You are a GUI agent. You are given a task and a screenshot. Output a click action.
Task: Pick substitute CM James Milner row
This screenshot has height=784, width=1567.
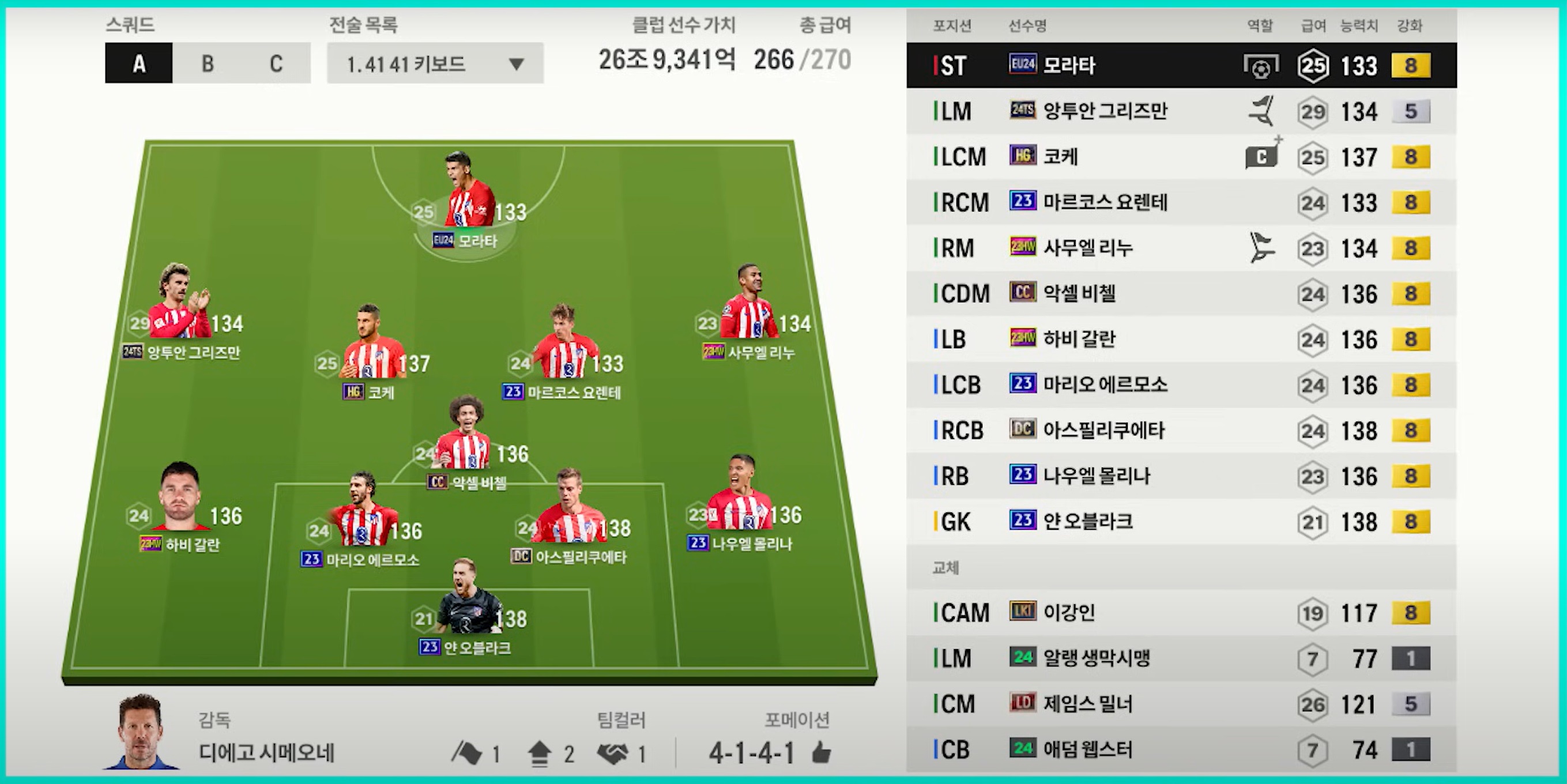click(1181, 704)
